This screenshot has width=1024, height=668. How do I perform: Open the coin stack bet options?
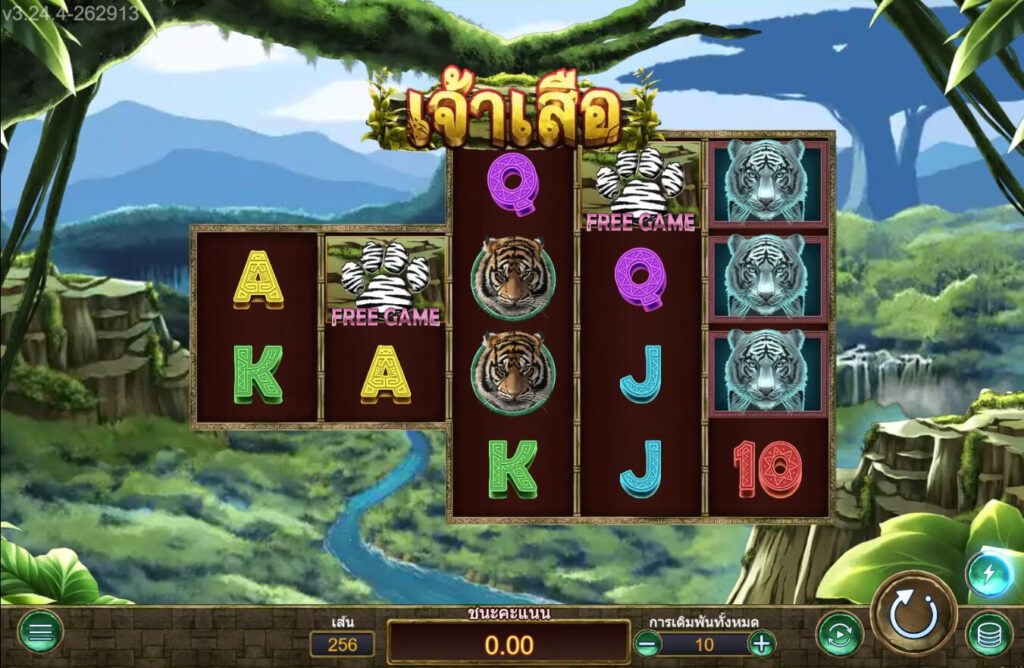click(x=988, y=633)
